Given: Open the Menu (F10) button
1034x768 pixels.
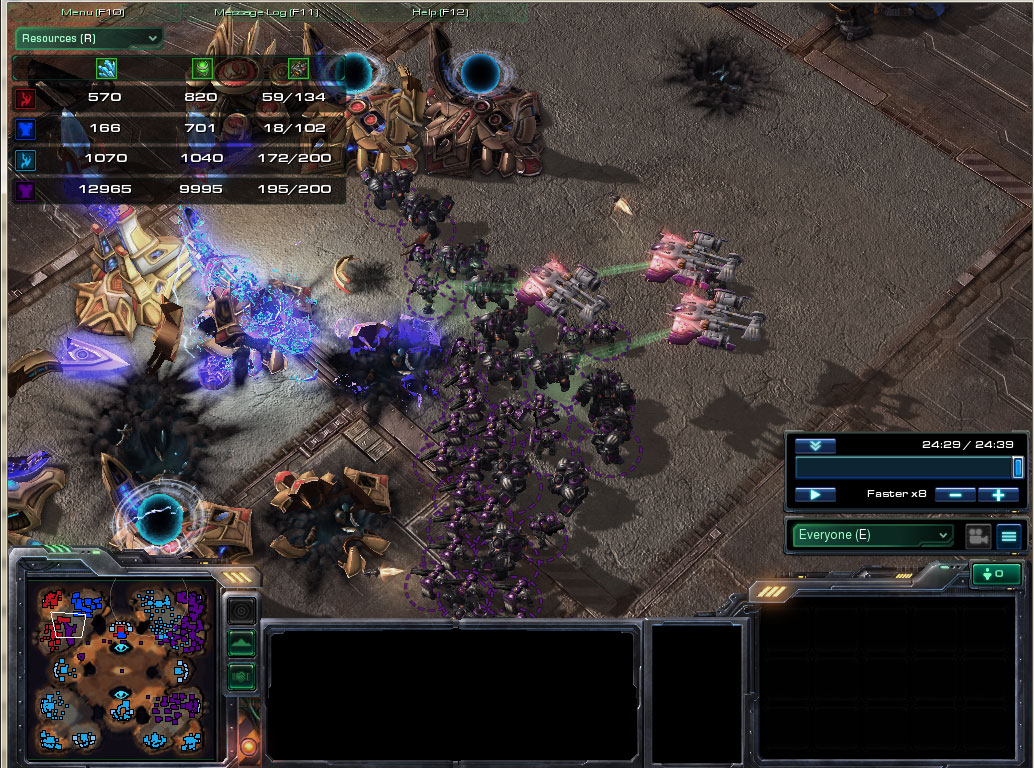Looking at the screenshot, I should coord(92,12).
